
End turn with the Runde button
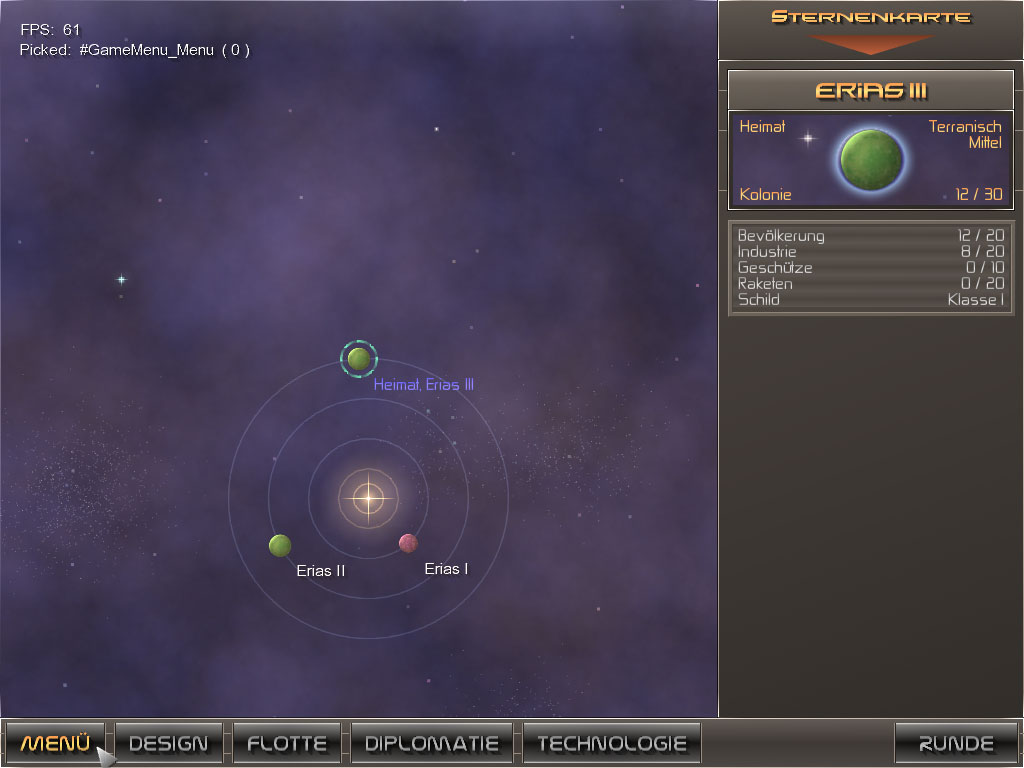(955, 743)
